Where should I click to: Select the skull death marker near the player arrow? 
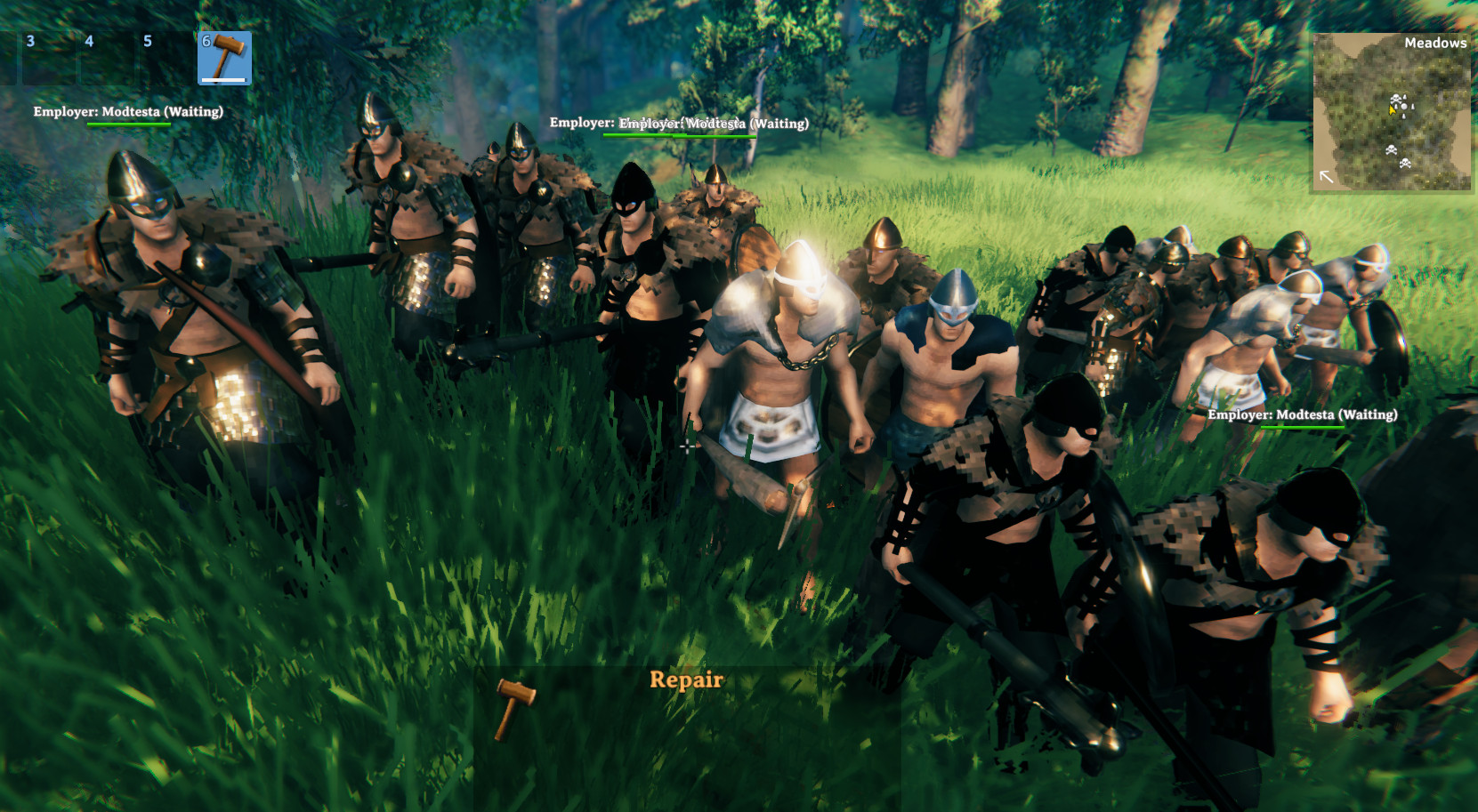pyautogui.click(x=1396, y=100)
